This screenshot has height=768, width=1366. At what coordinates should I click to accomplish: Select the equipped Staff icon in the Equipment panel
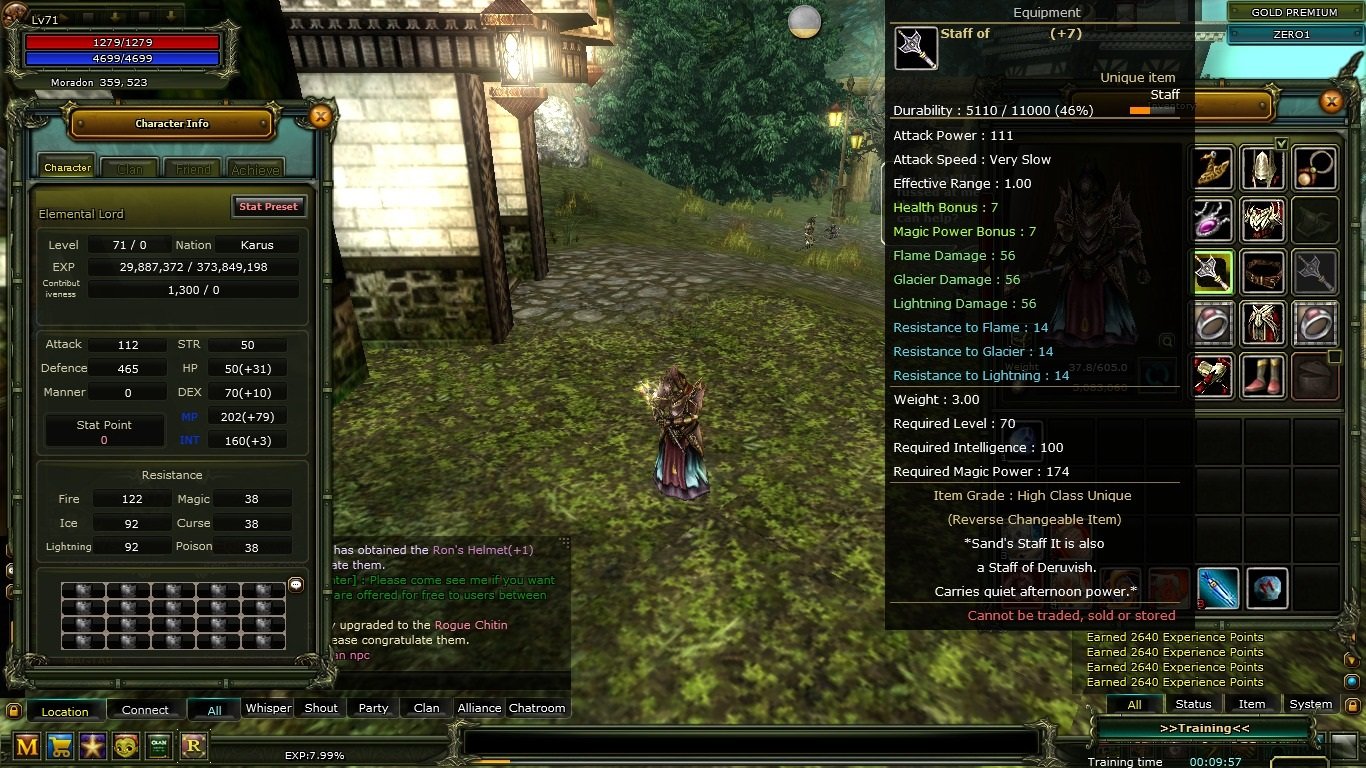coord(1212,272)
